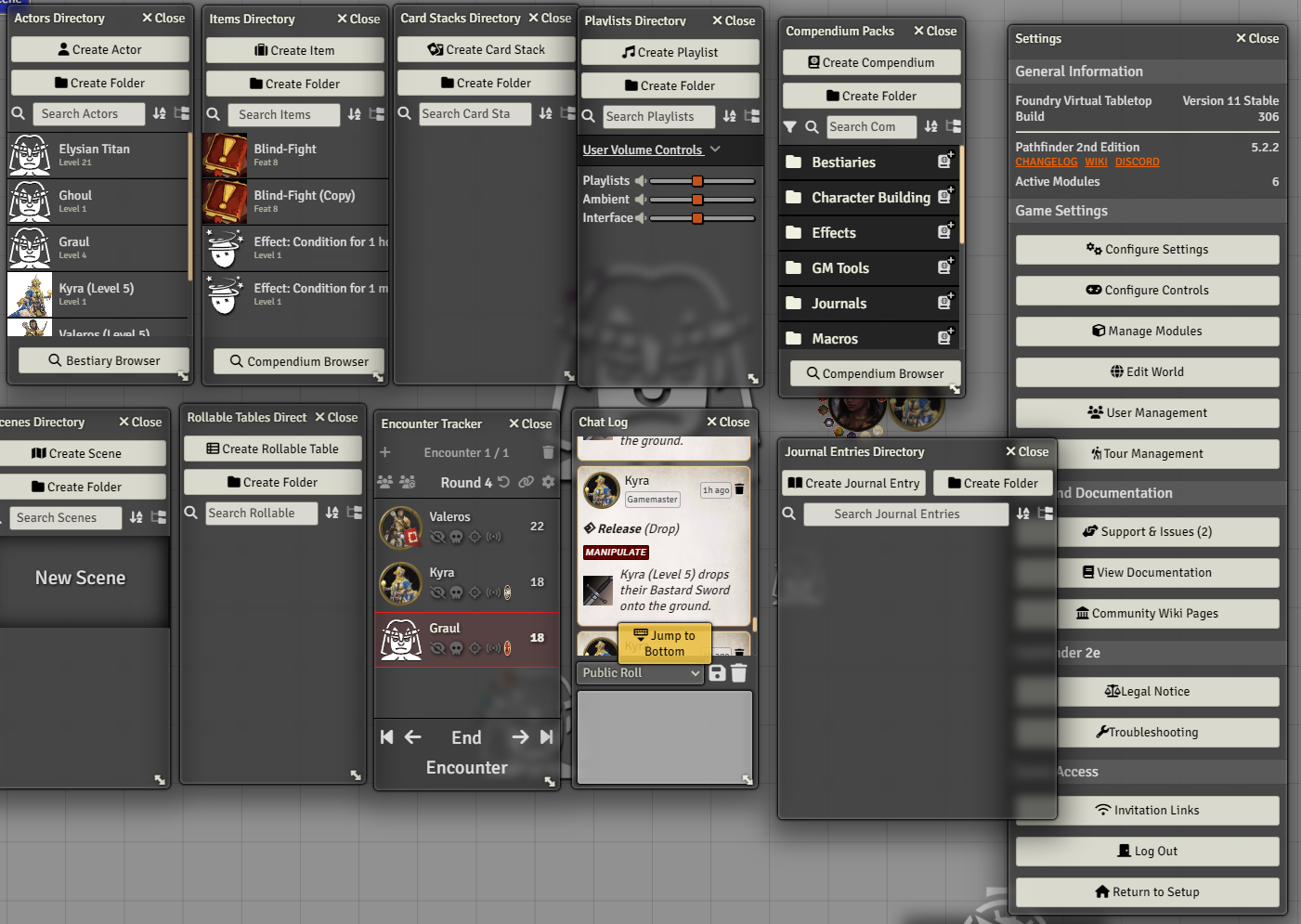Click the Ambient volume slider

click(x=697, y=199)
